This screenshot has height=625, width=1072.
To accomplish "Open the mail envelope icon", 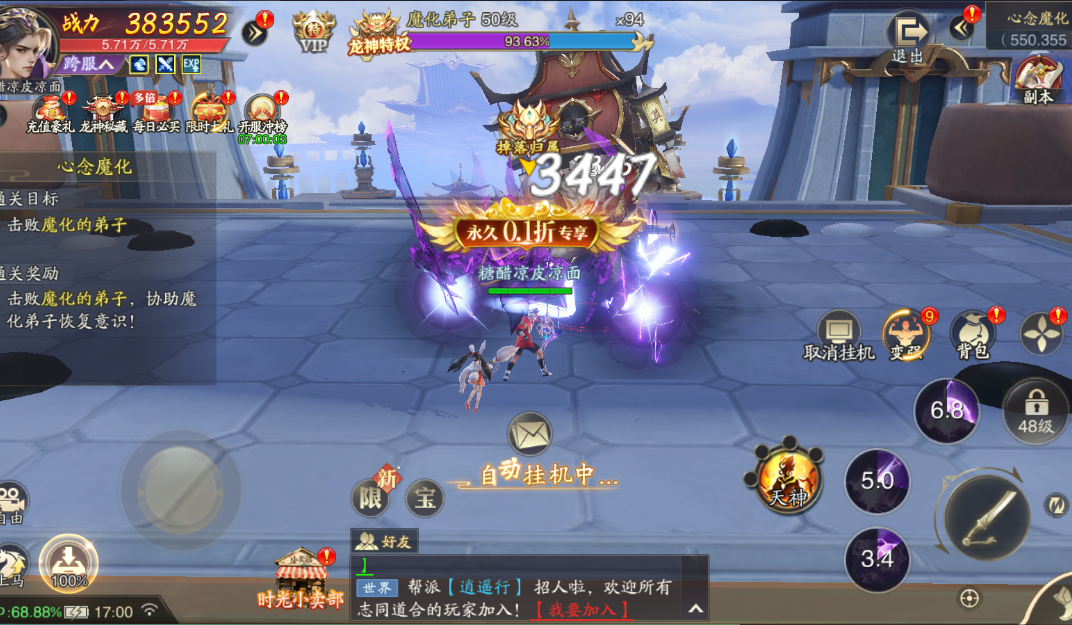I will click(x=530, y=435).
